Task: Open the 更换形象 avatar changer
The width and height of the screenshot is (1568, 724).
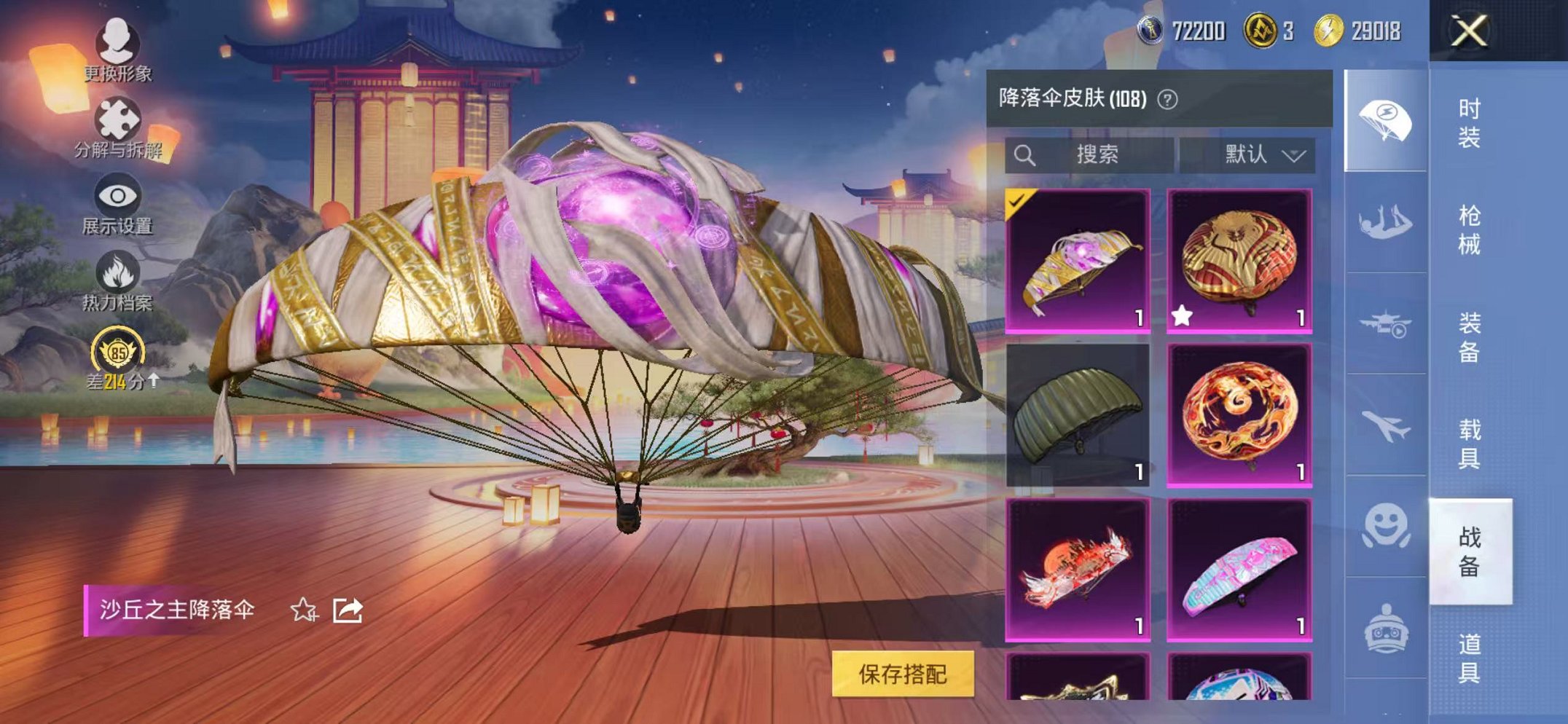Action: point(119,45)
